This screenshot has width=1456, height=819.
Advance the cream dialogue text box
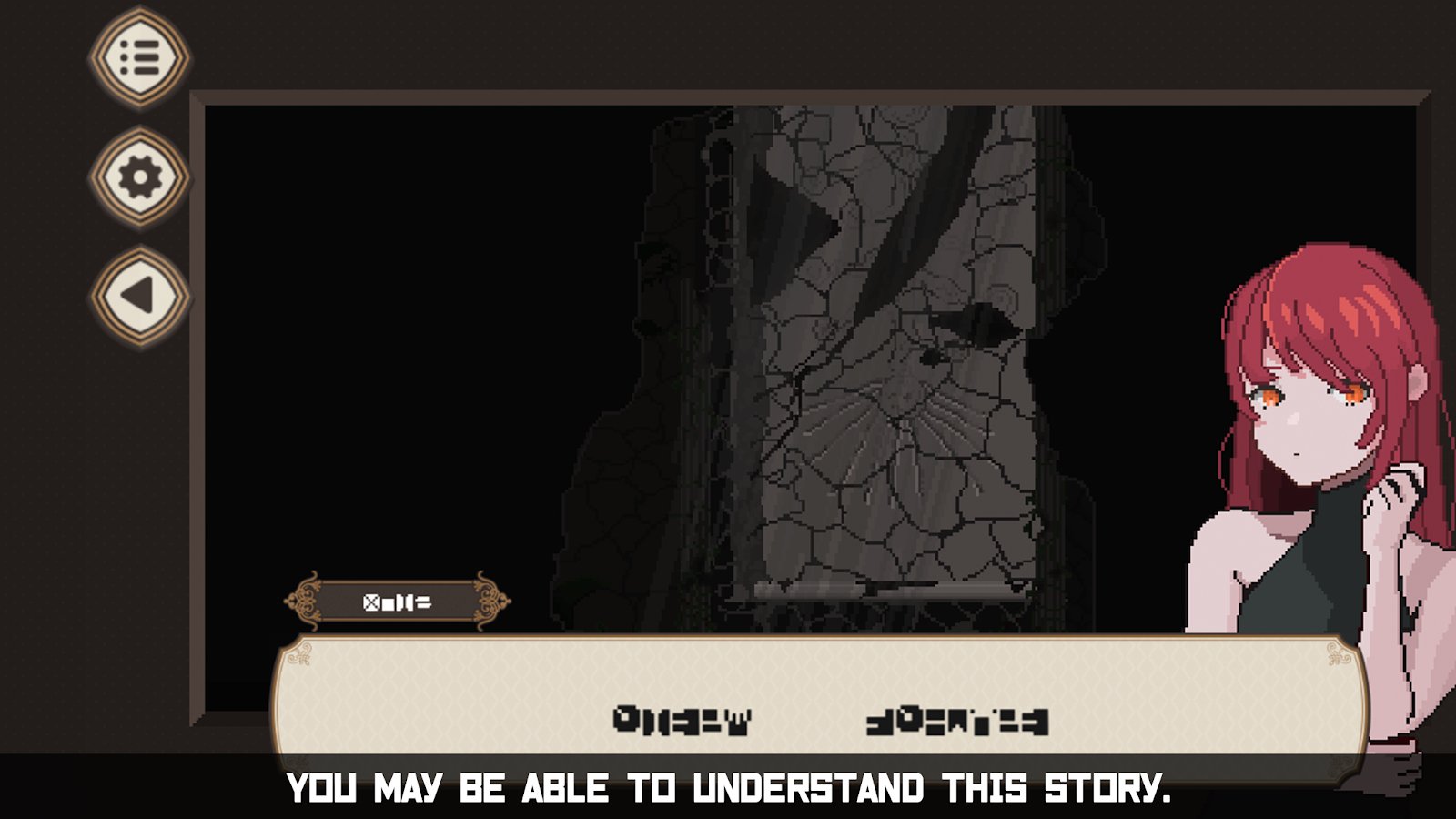pyautogui.click(x=819, y=701)
